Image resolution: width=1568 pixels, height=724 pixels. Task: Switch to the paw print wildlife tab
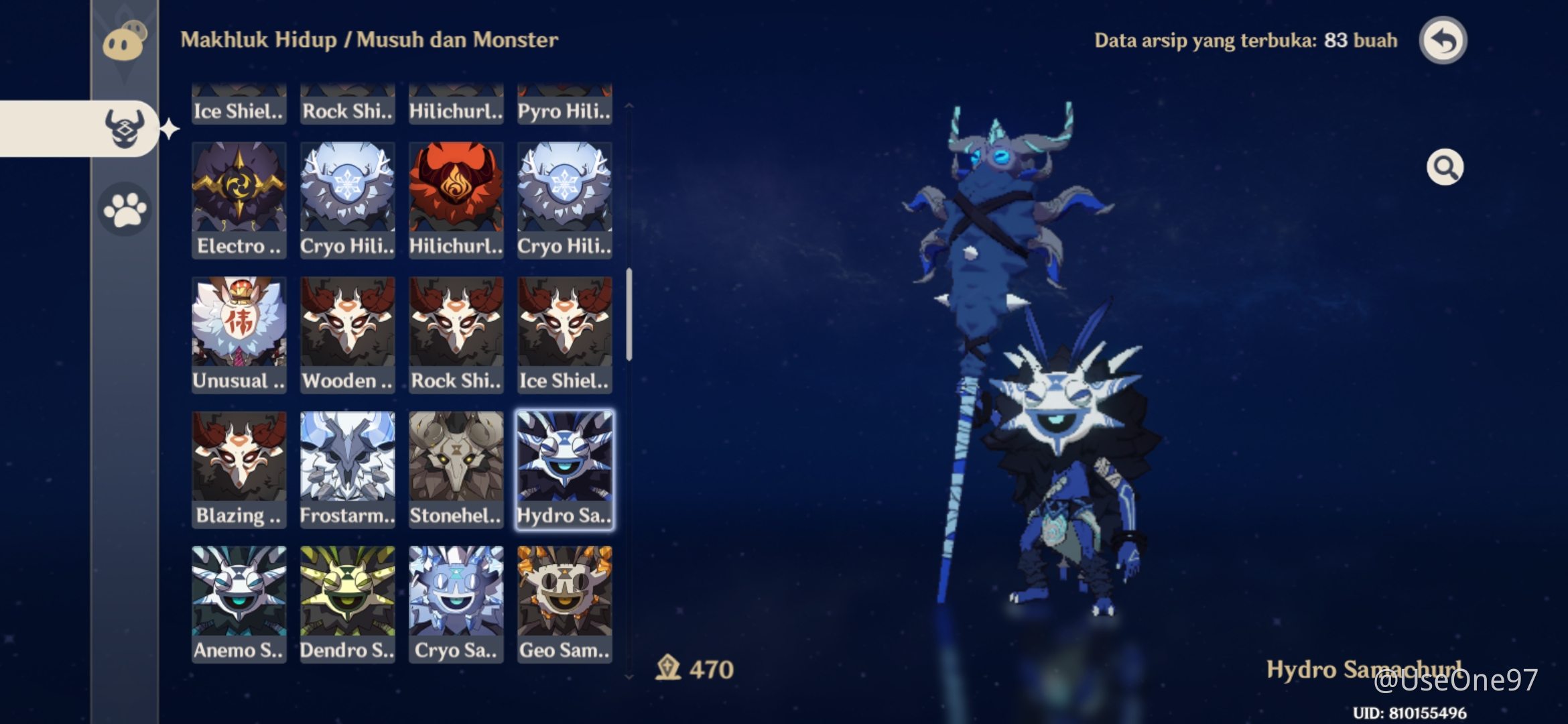(x=125, y=210)
